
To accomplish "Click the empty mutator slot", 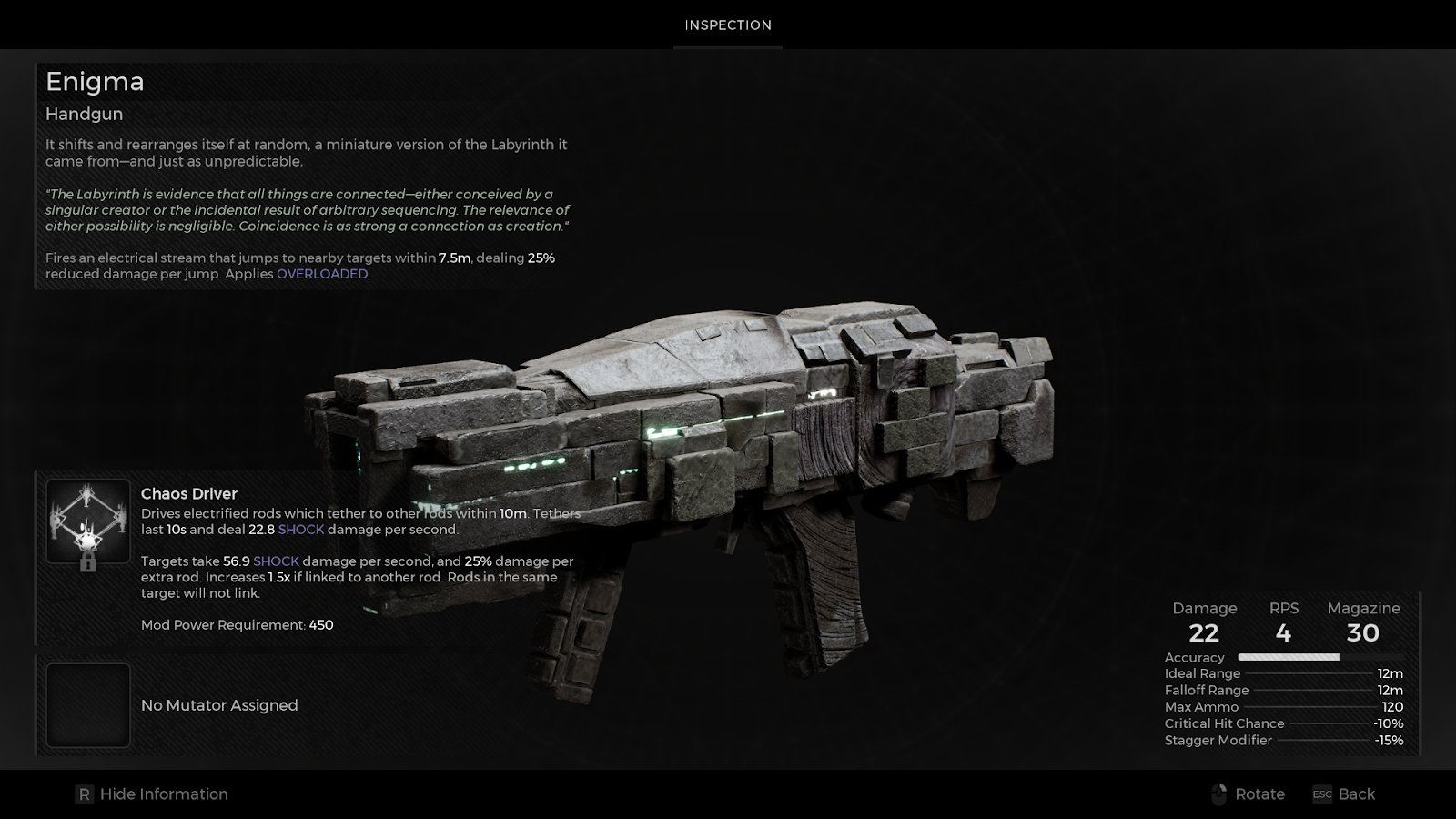I will [88, 705].
